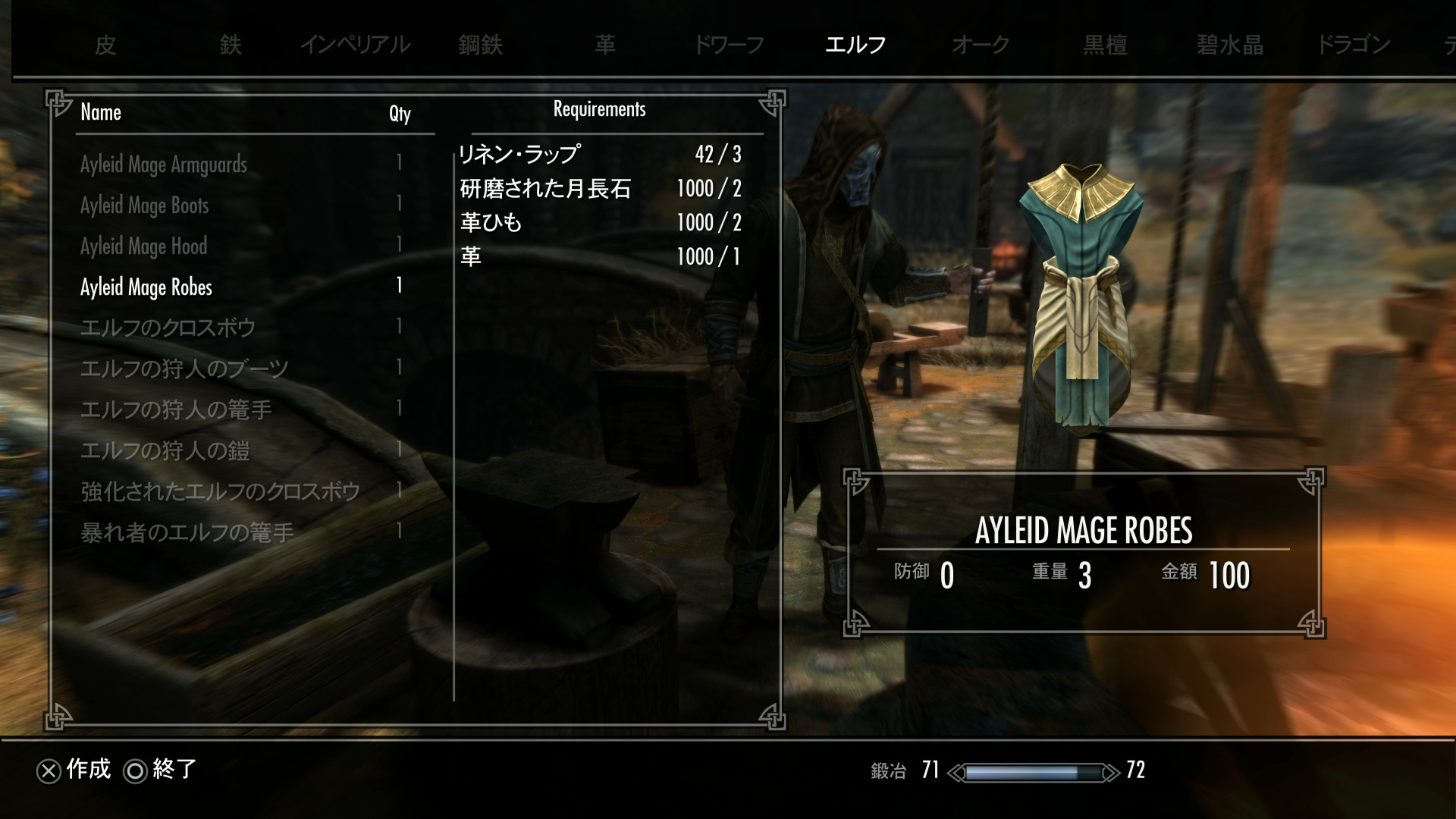1456x819 pixels.
Task: Select エルフのクロスボウ from the list
Action: coord(168,328)
